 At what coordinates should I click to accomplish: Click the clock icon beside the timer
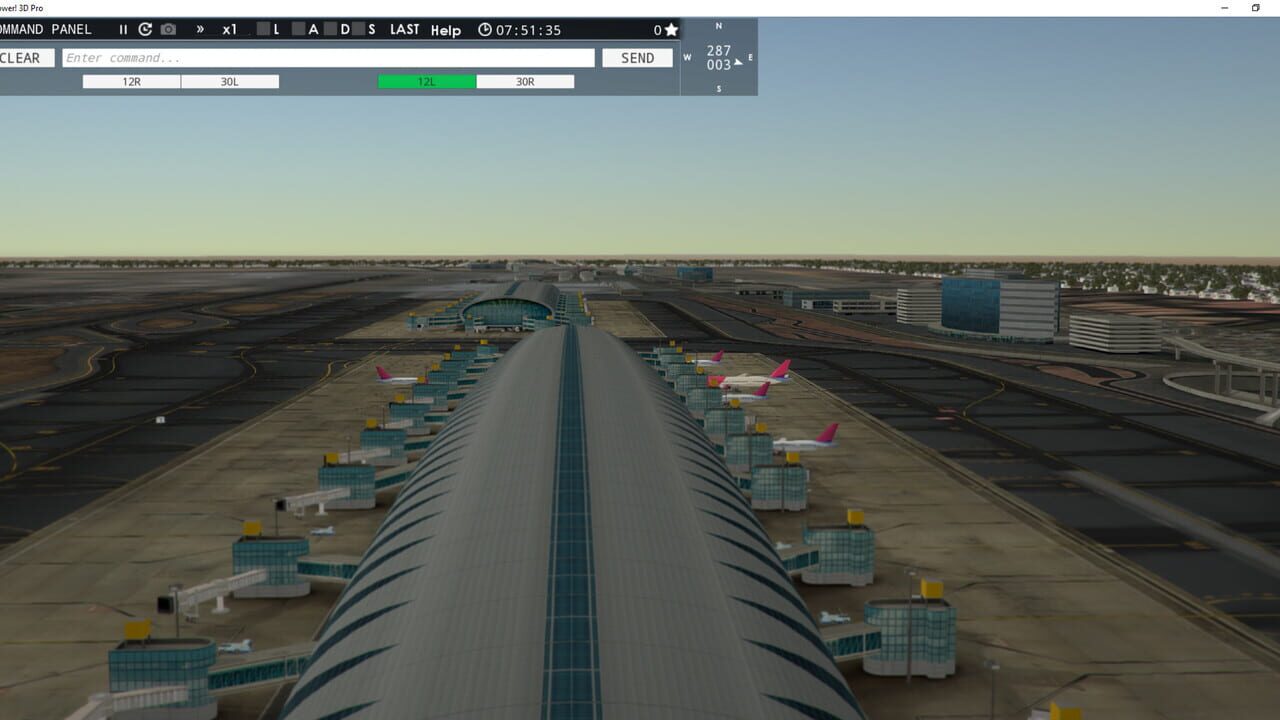coord(486,30)
